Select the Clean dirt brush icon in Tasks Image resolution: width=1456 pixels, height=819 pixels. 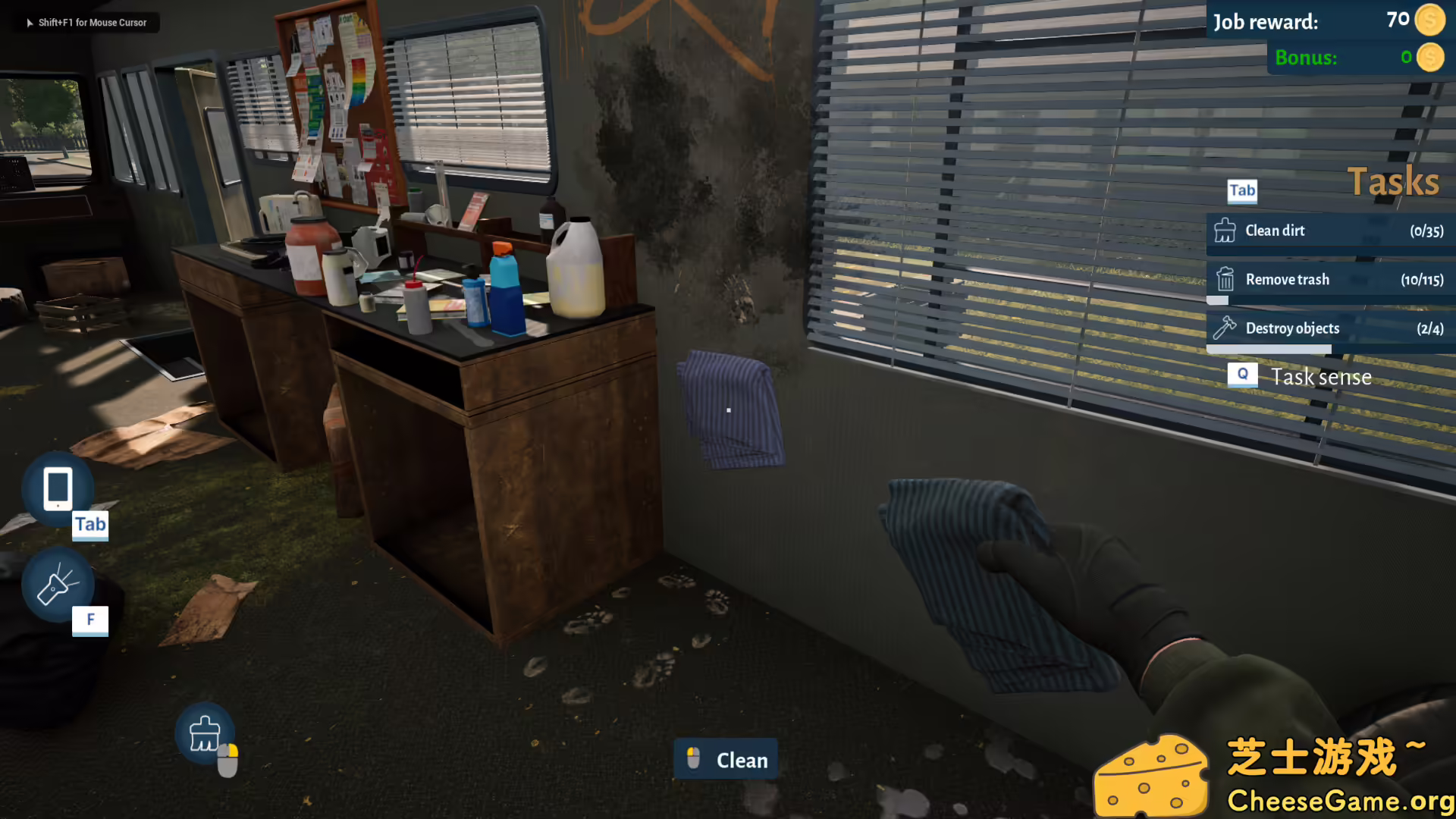1226,230
